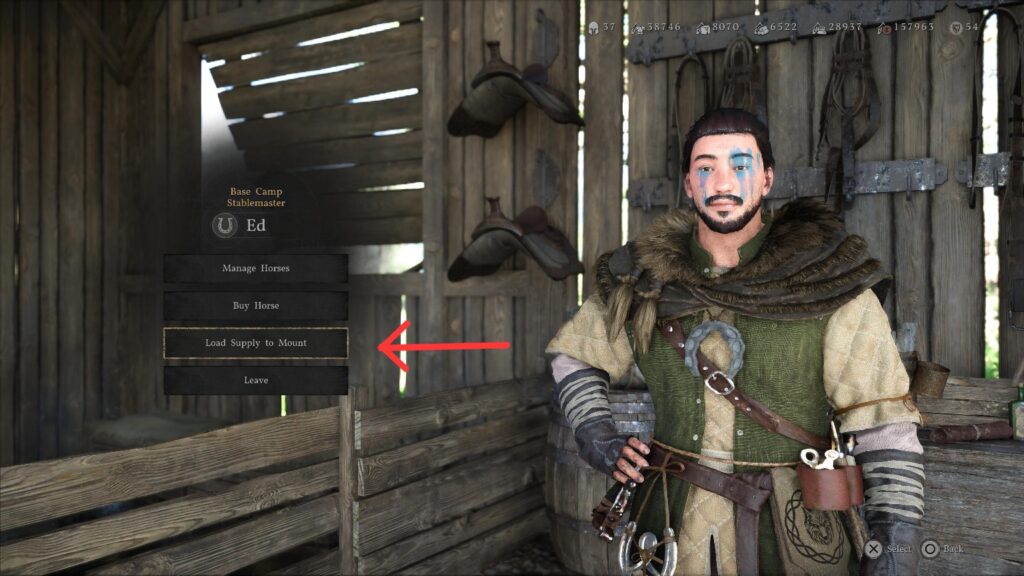This screenshot has height=576, width=1024.
Task: Open the Manage Horses menu
Action: pyautogui.click(x=256, y=268)
